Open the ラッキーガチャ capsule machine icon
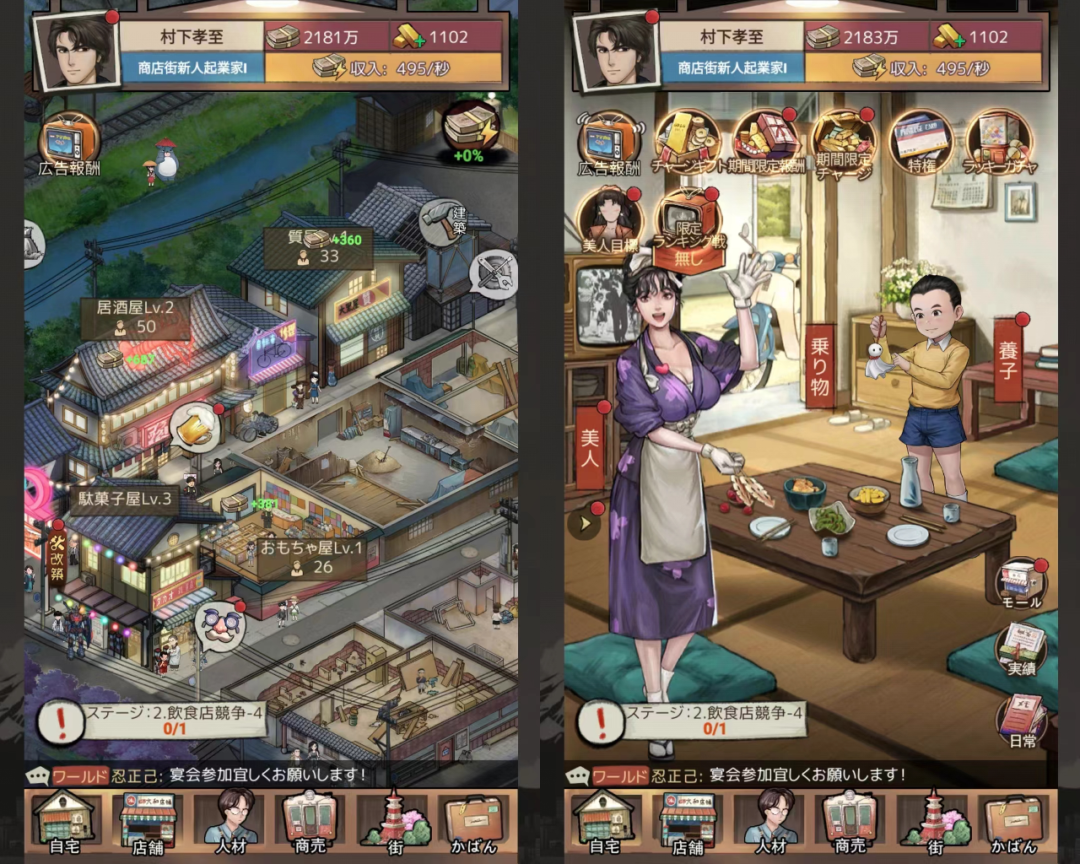Screen dimensions: 1080x864 click(x=998, y=140)
